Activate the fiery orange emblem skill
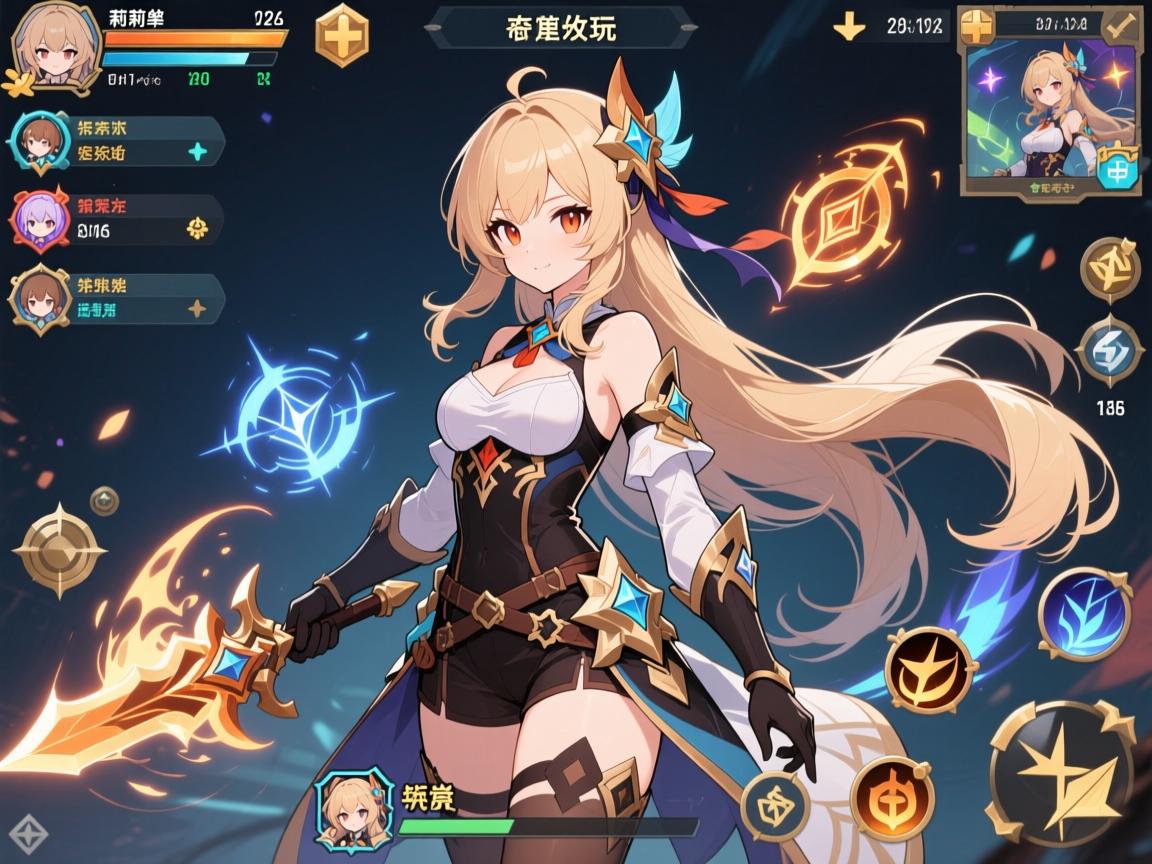The height and width of the screenshot is (864, 1152). [x=892, y=797]
